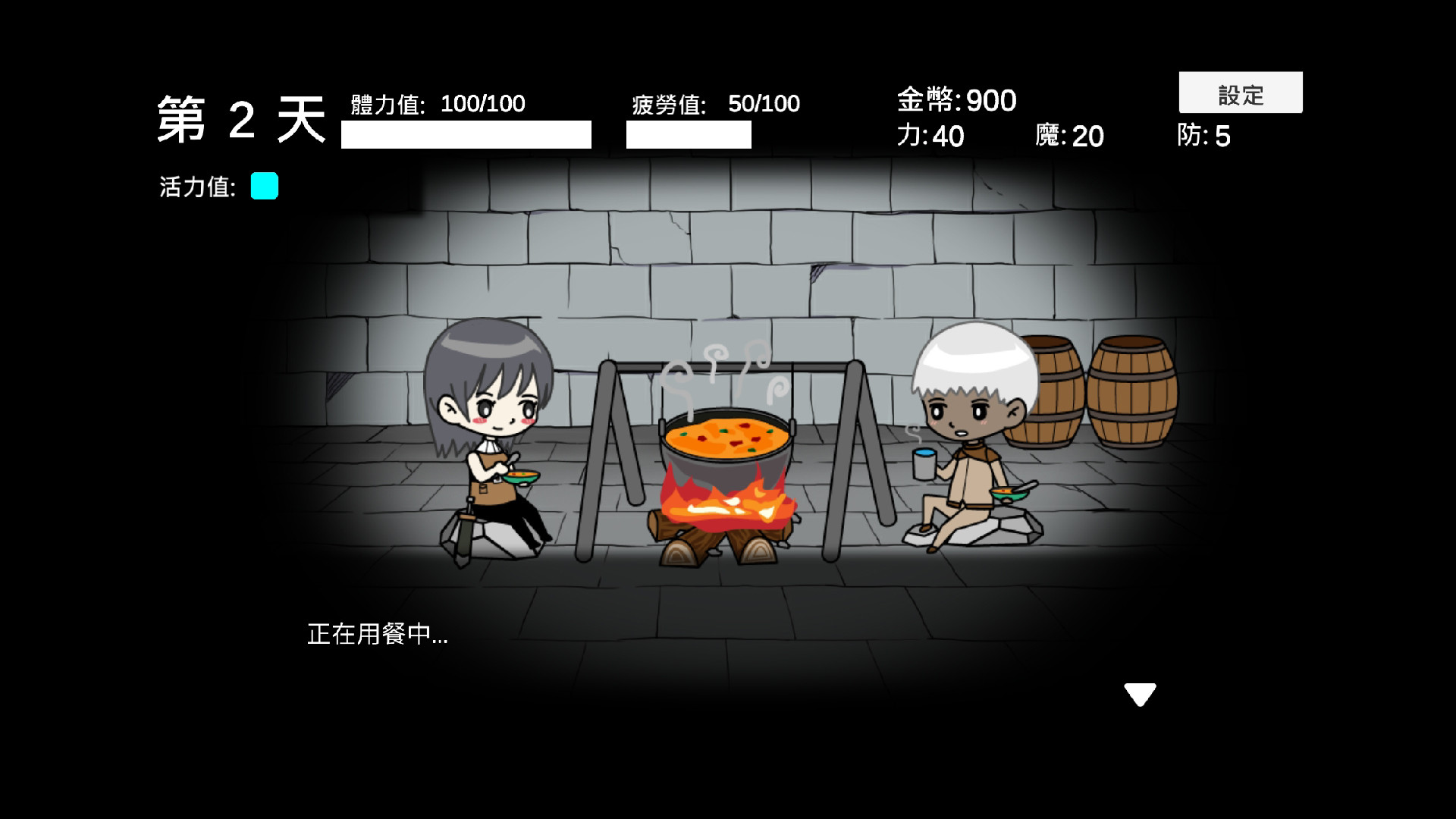Viewport: 1456px width, 819px height.
Task: Click the 體力值 stamina bar
Action: click(x=466, y=134)
